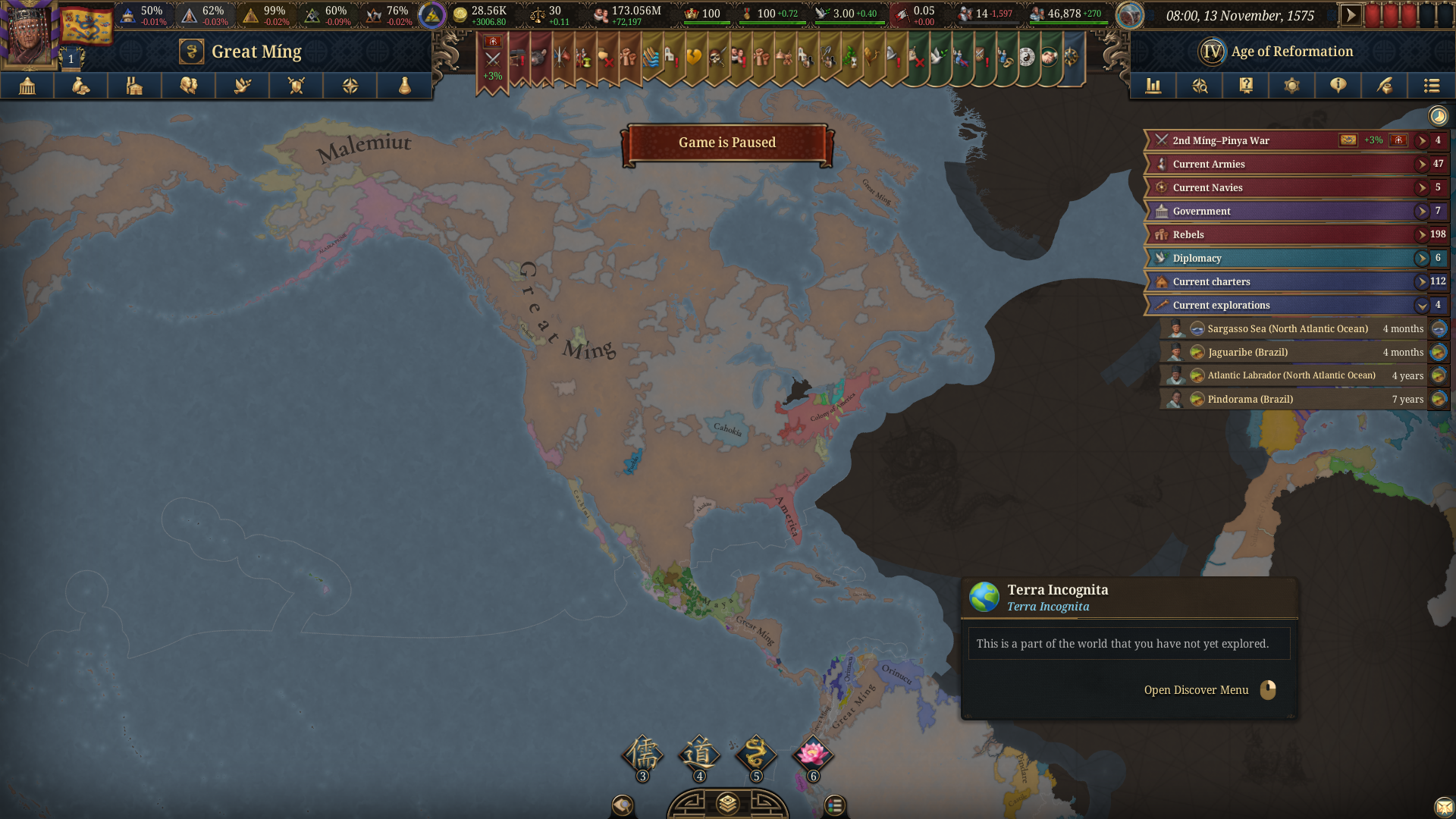Open the Current charters list
1456x819 pixels.
(x=1422, y=281)
